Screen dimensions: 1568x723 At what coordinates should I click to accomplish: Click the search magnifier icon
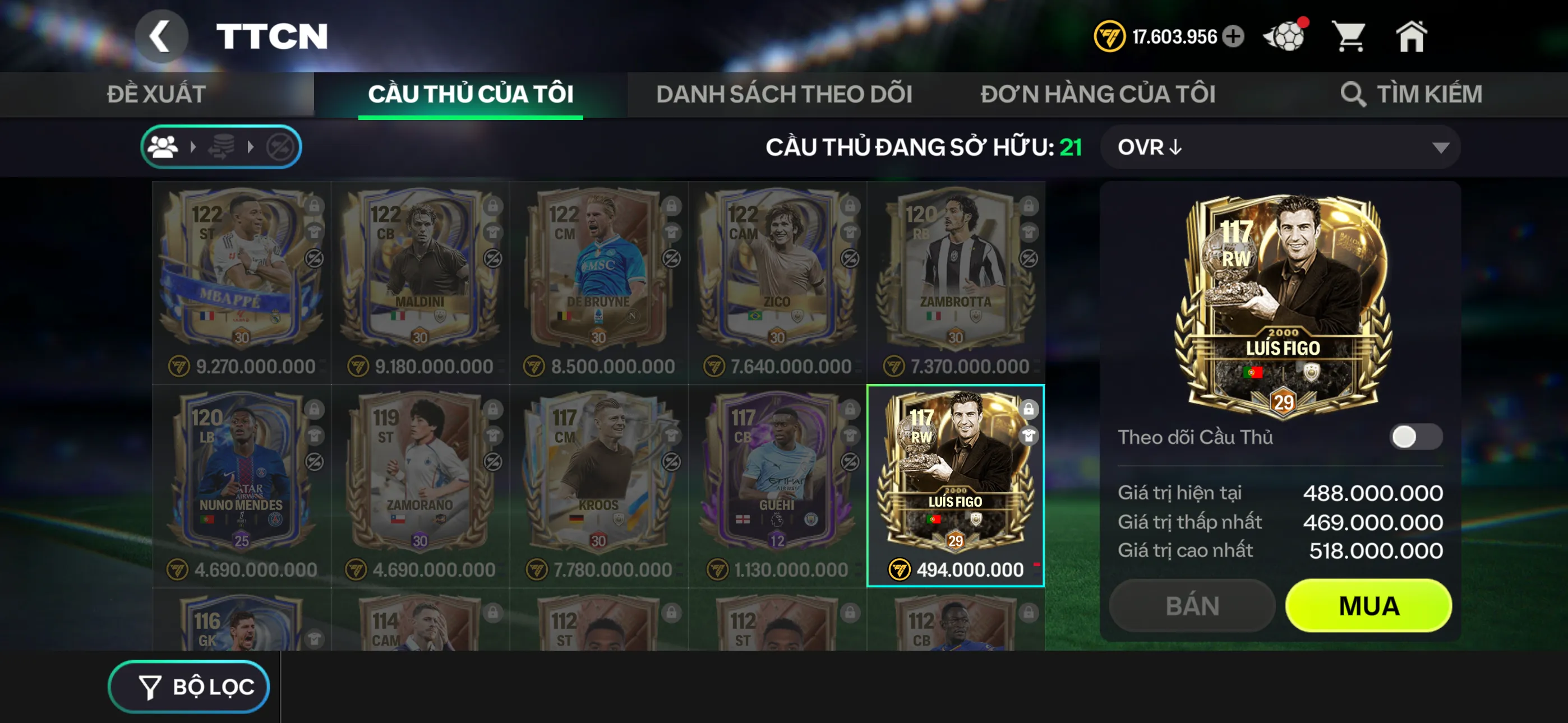click(x=1355, y=94)
